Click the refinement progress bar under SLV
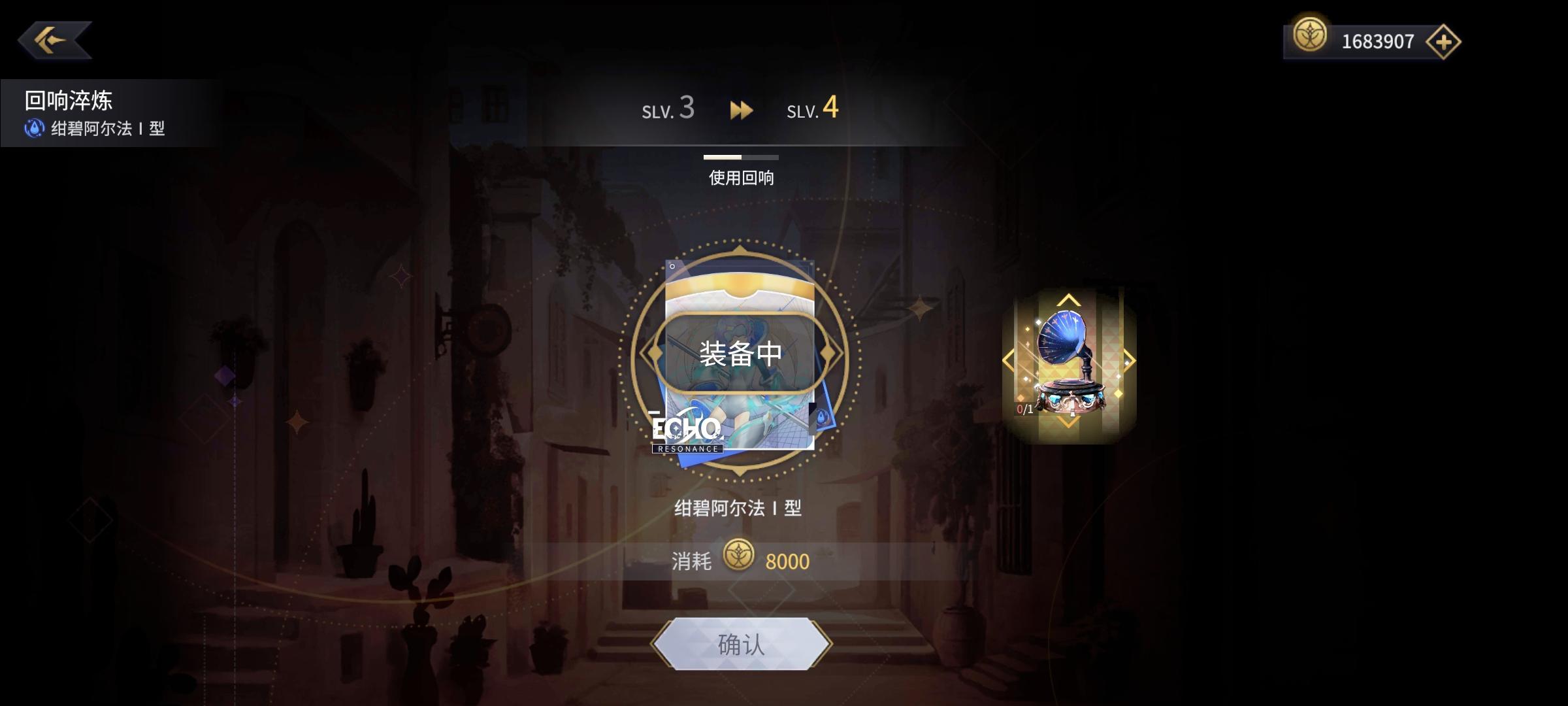This screenshot has height=706, width=1568. pos(742,156)
